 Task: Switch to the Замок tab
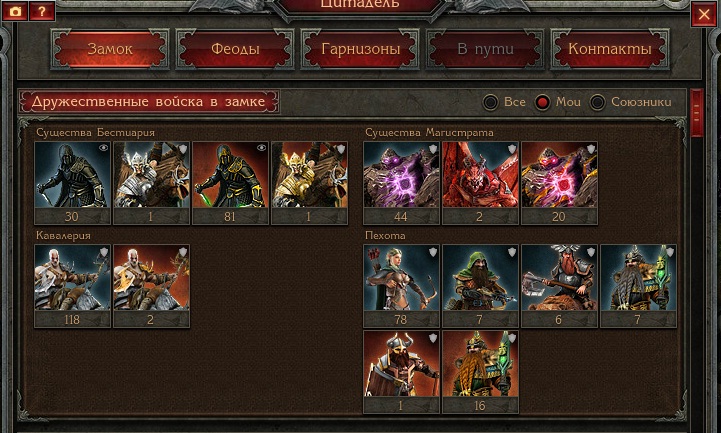pos(110,49)
